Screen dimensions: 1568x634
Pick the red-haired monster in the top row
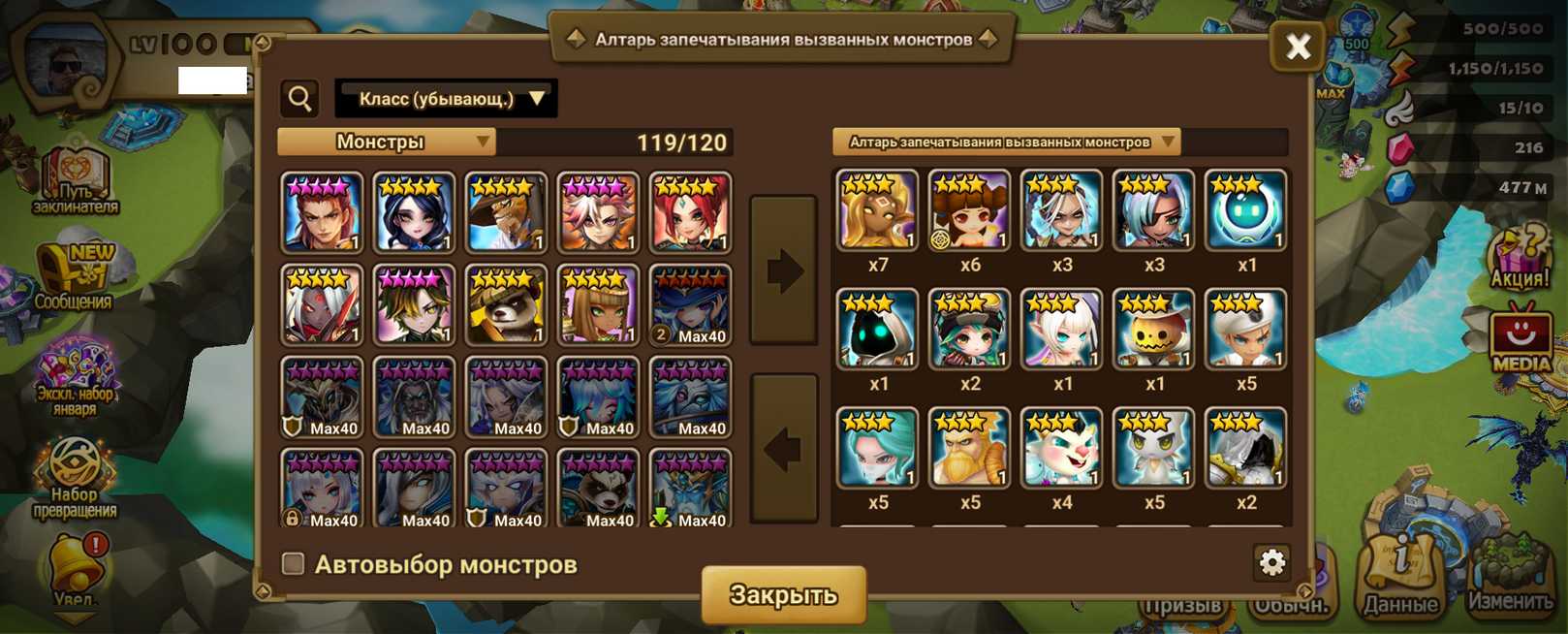click(690, 212)
